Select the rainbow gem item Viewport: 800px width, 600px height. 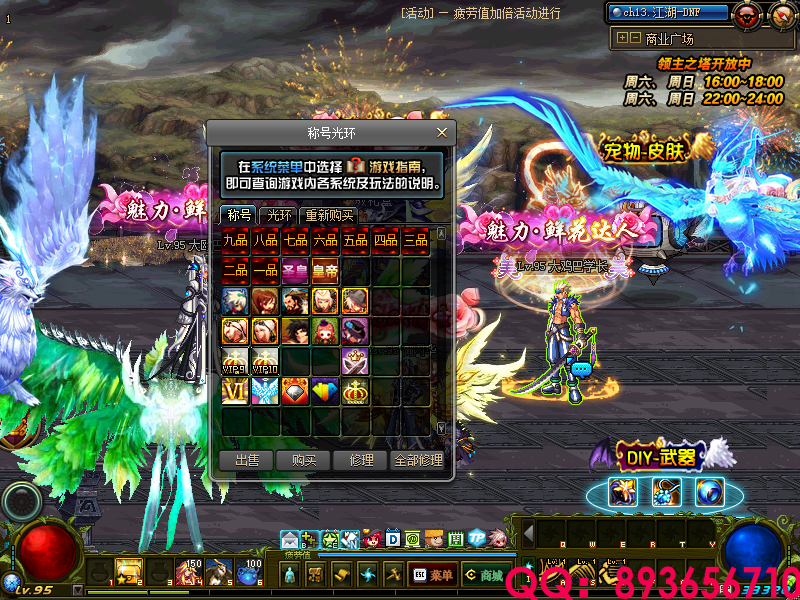coord(326,391)
